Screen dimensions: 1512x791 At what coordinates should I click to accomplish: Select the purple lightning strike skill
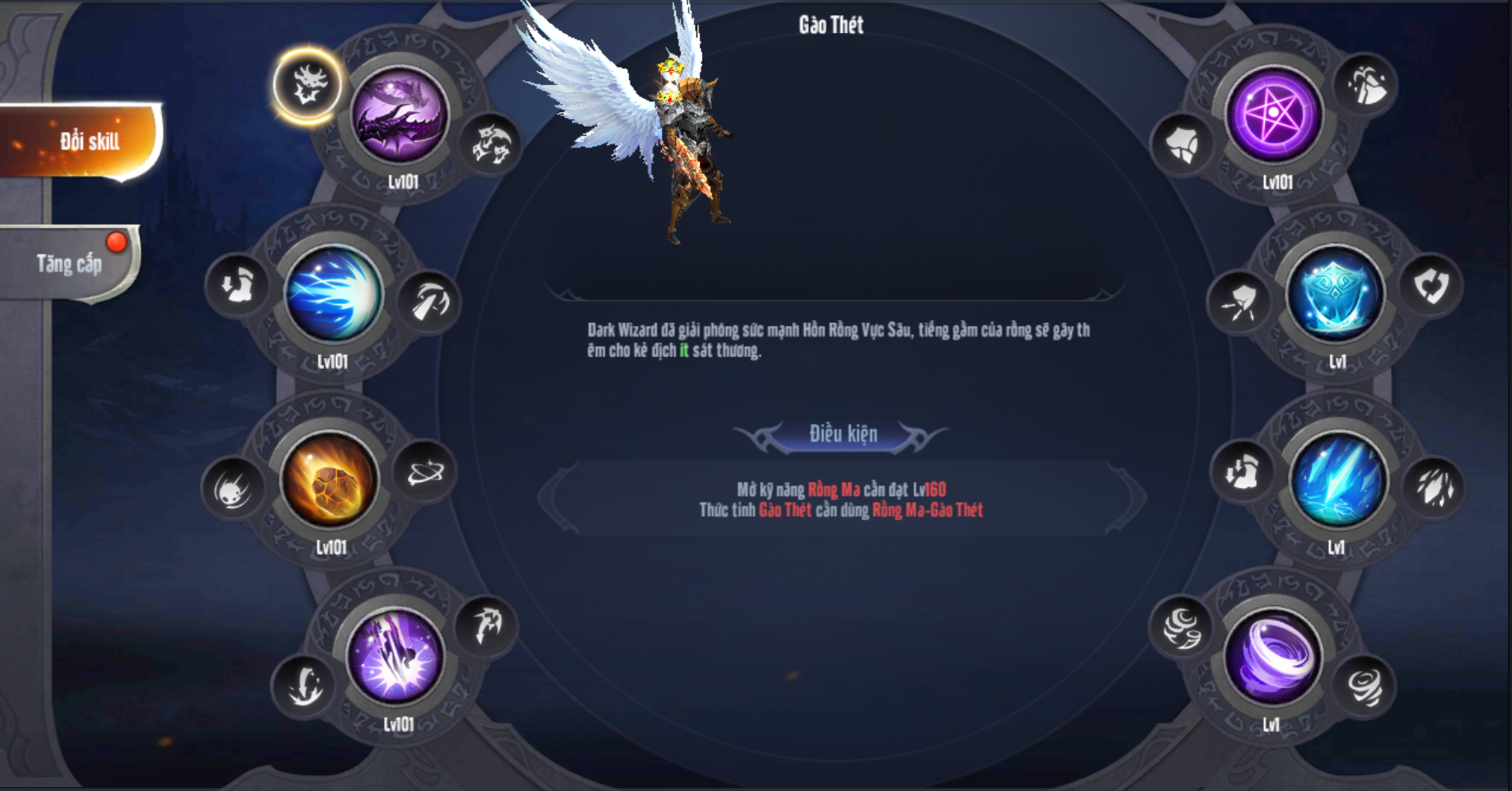click(396, 658)
